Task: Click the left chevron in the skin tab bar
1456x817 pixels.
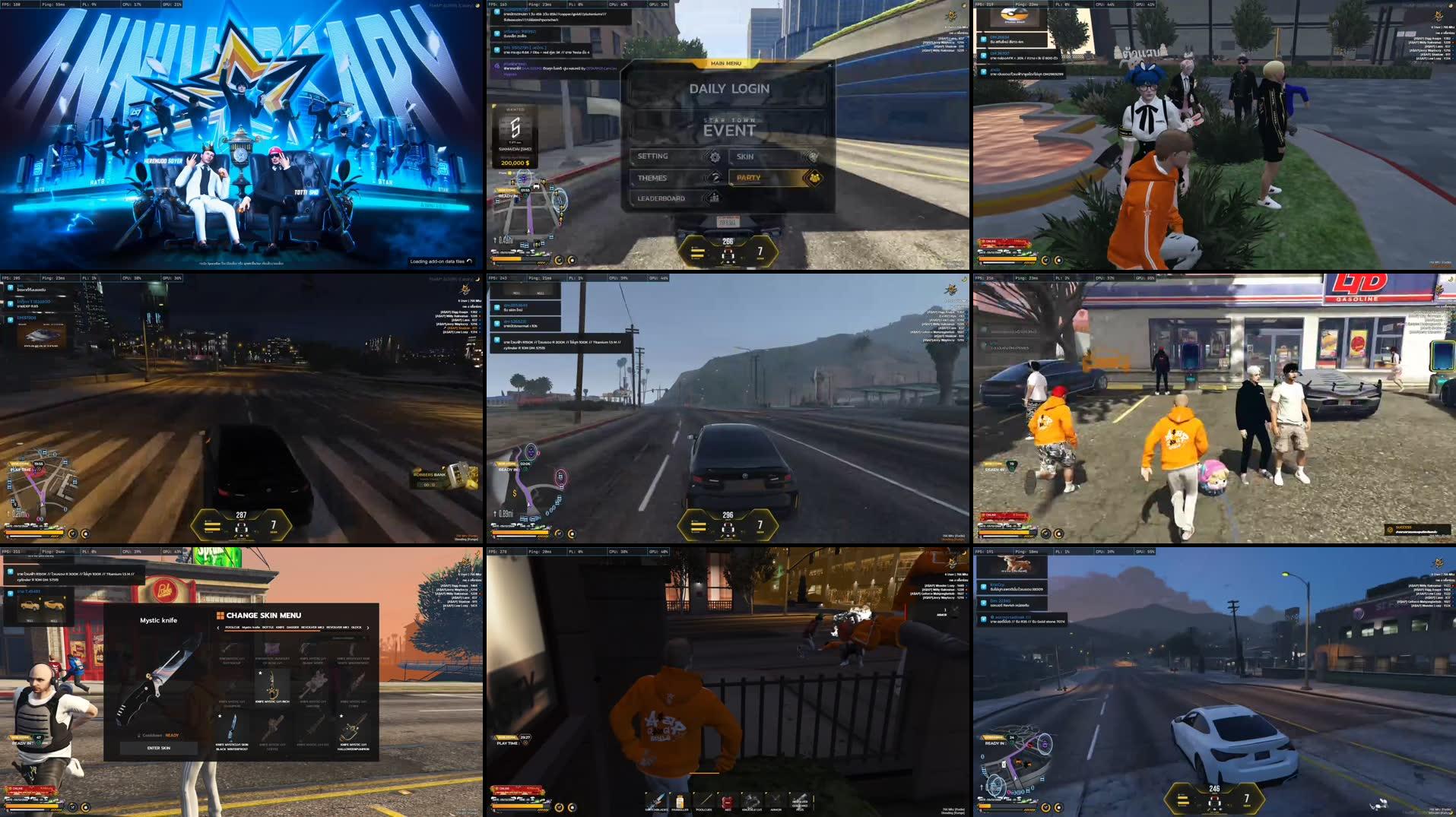Action: [217, 628]
